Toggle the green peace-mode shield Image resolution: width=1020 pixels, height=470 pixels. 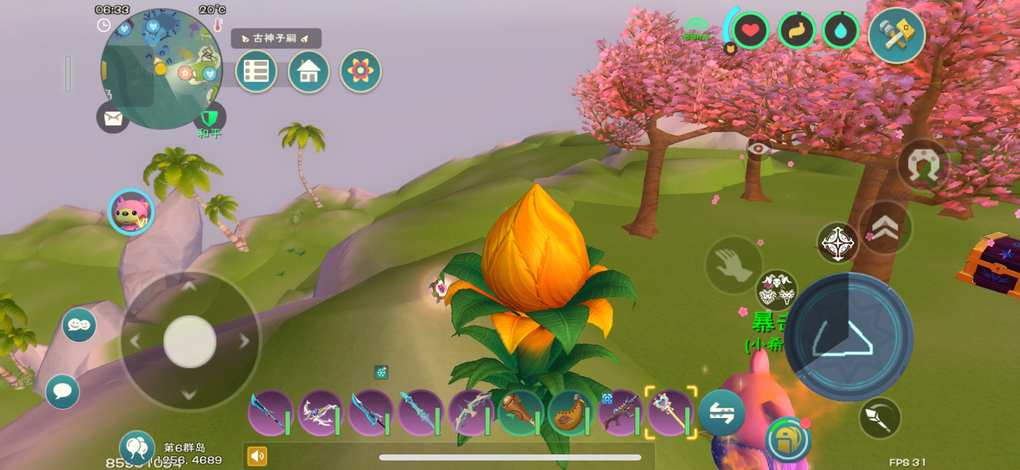pyautogui.click(x=209, y=118)
